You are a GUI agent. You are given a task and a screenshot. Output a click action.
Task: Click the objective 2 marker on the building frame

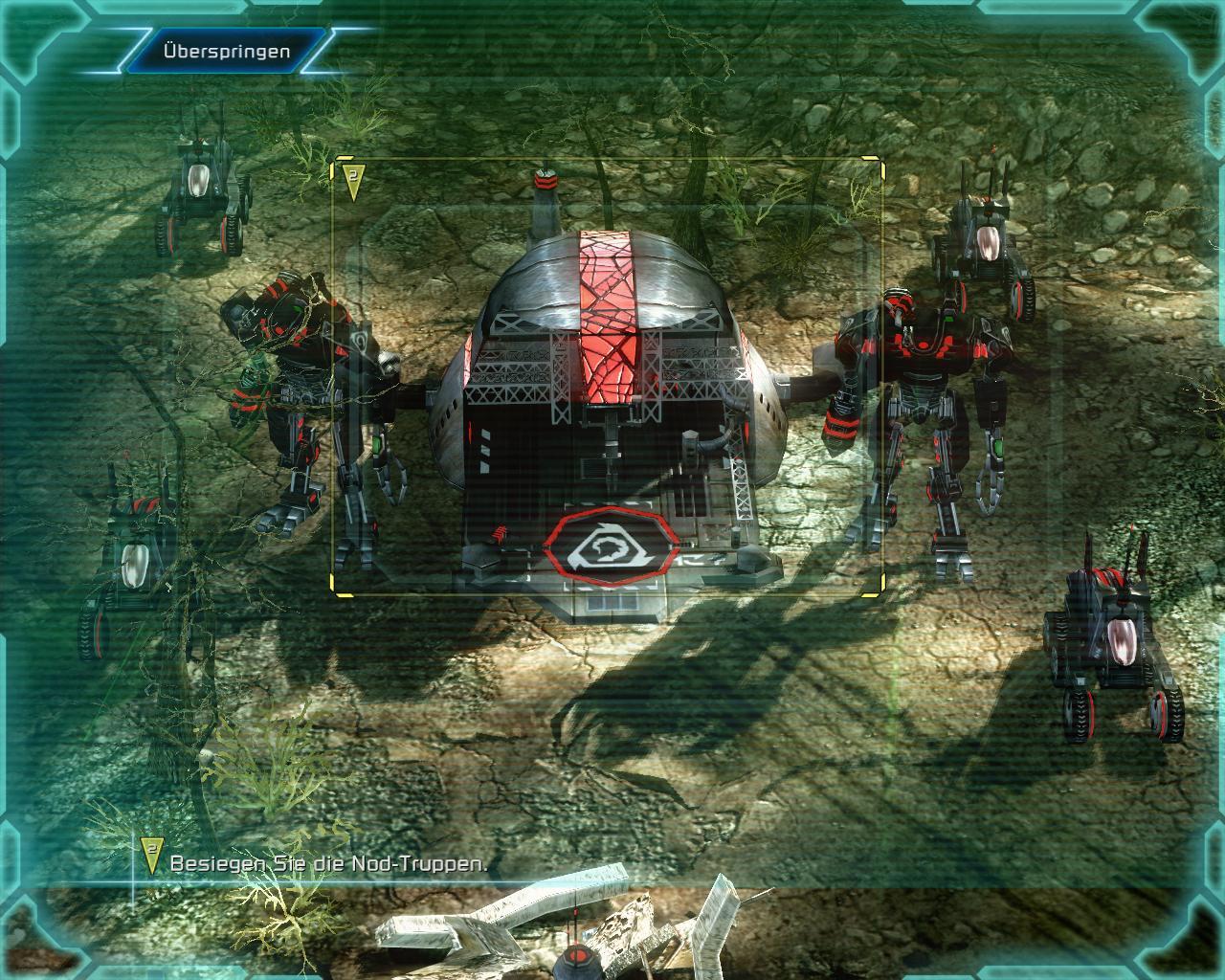click(352, 181)
